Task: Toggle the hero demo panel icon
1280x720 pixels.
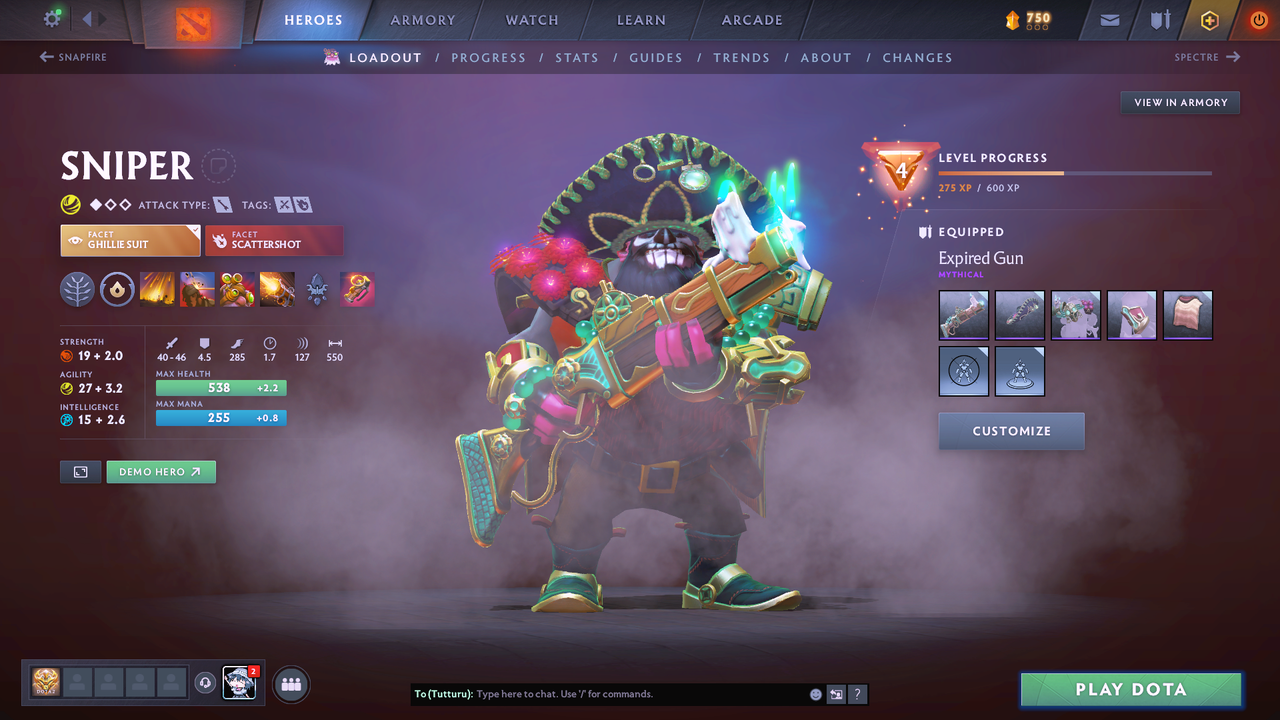Action: (x=80, y=471)
